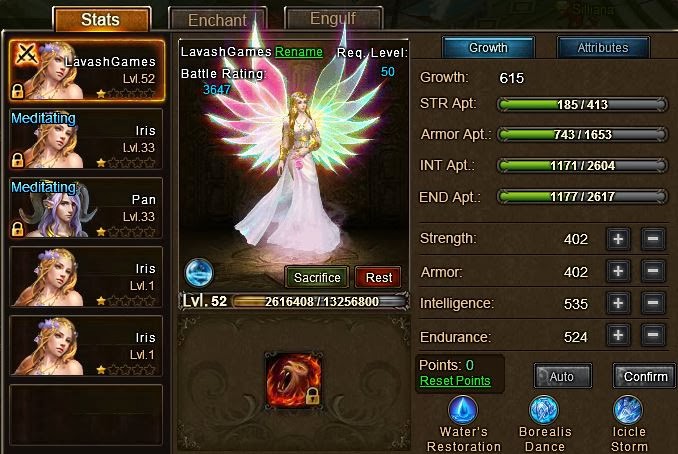Select the Water's Restoration skill icon
The width and height of the screenshot is (678, 454).
(x=462, y=409)
